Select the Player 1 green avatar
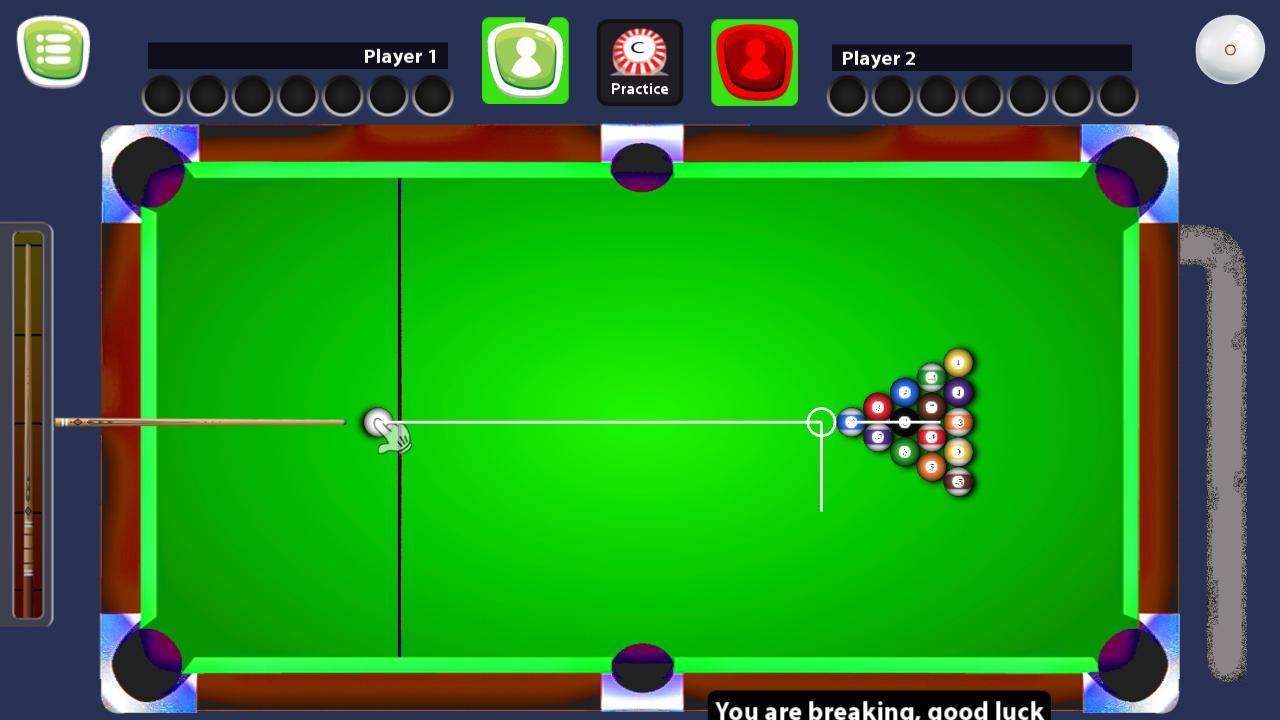 click(525, 60)
